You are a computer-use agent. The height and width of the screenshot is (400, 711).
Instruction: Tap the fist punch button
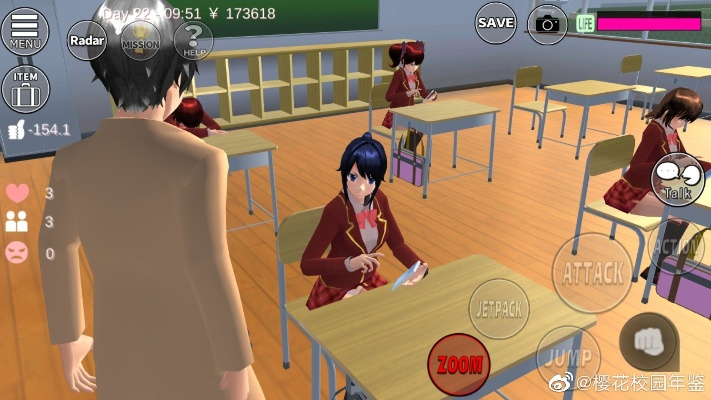click(x=648, y=341)
